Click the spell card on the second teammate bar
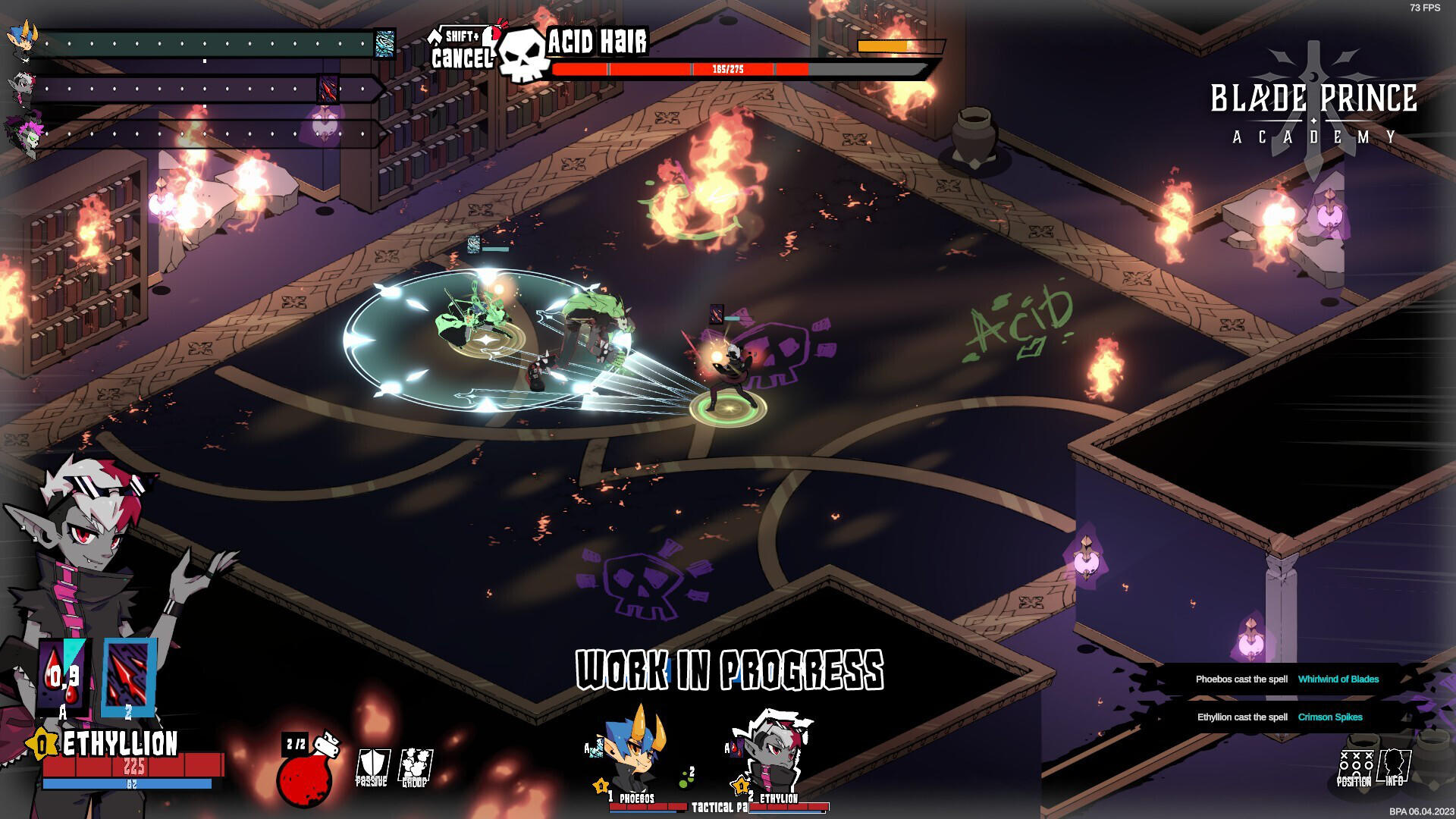1456x819 pixels. (x=328, y=87)
